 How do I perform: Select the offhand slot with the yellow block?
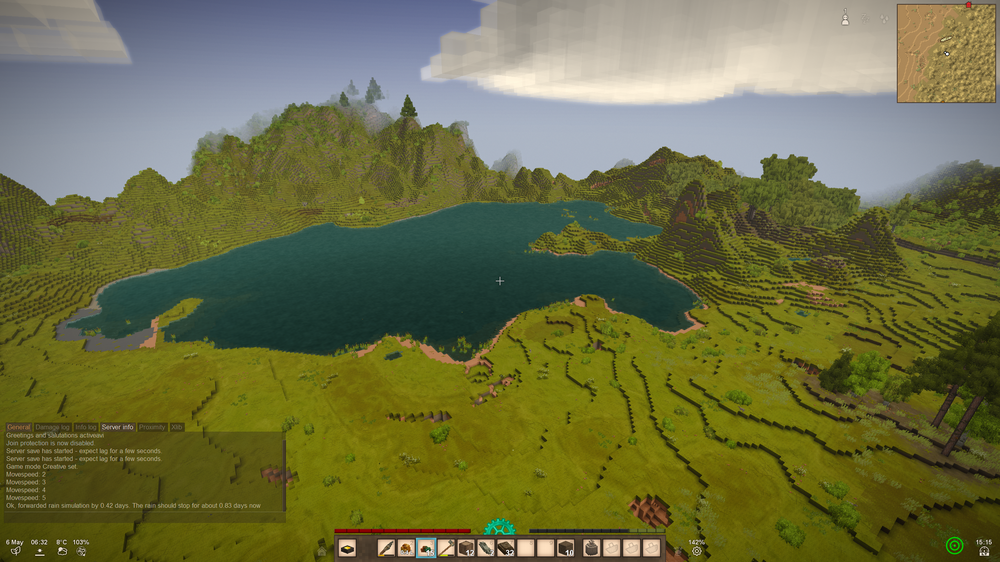(x=347, y=548)
